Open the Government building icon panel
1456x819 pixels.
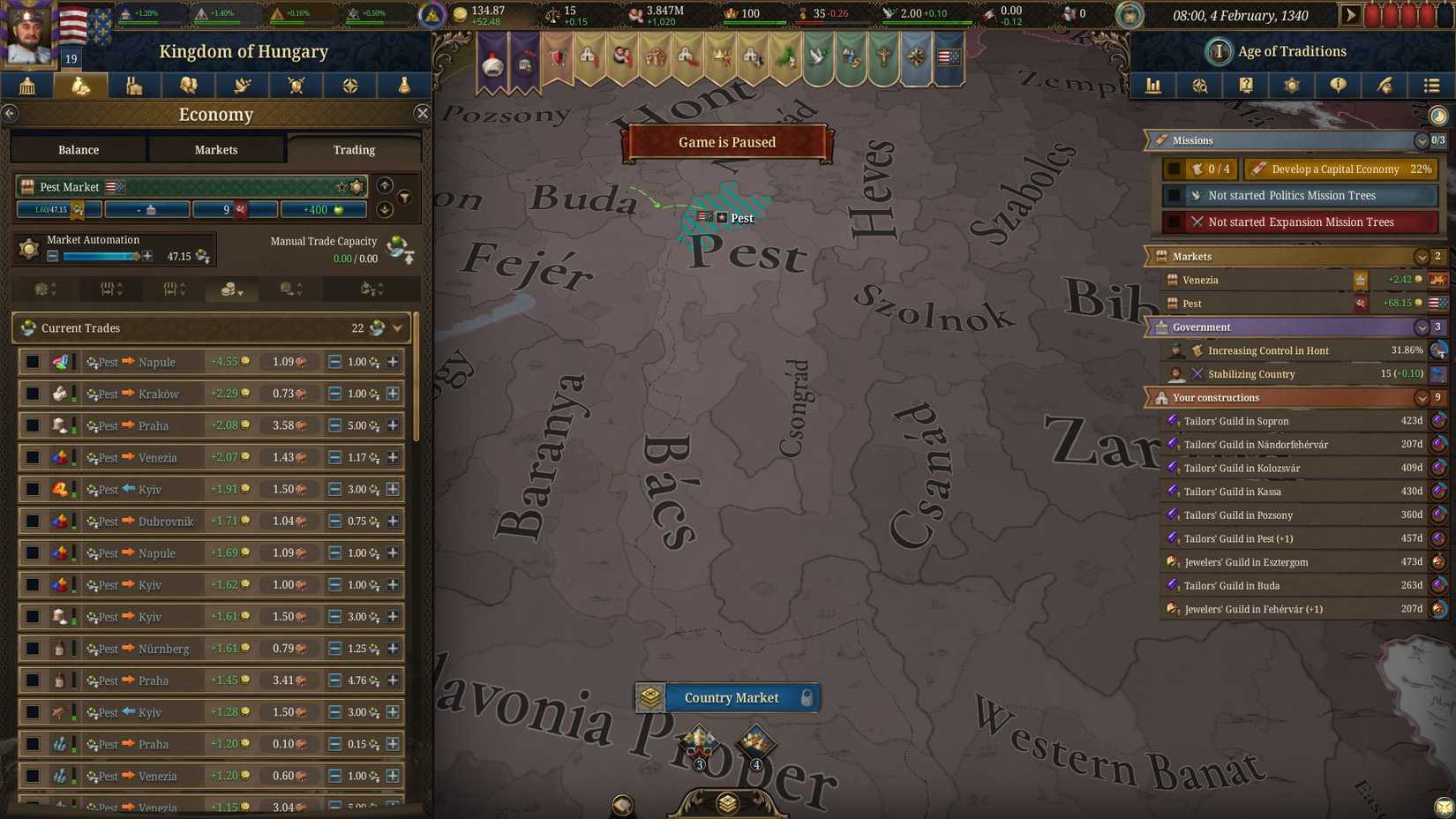(26, 85)
